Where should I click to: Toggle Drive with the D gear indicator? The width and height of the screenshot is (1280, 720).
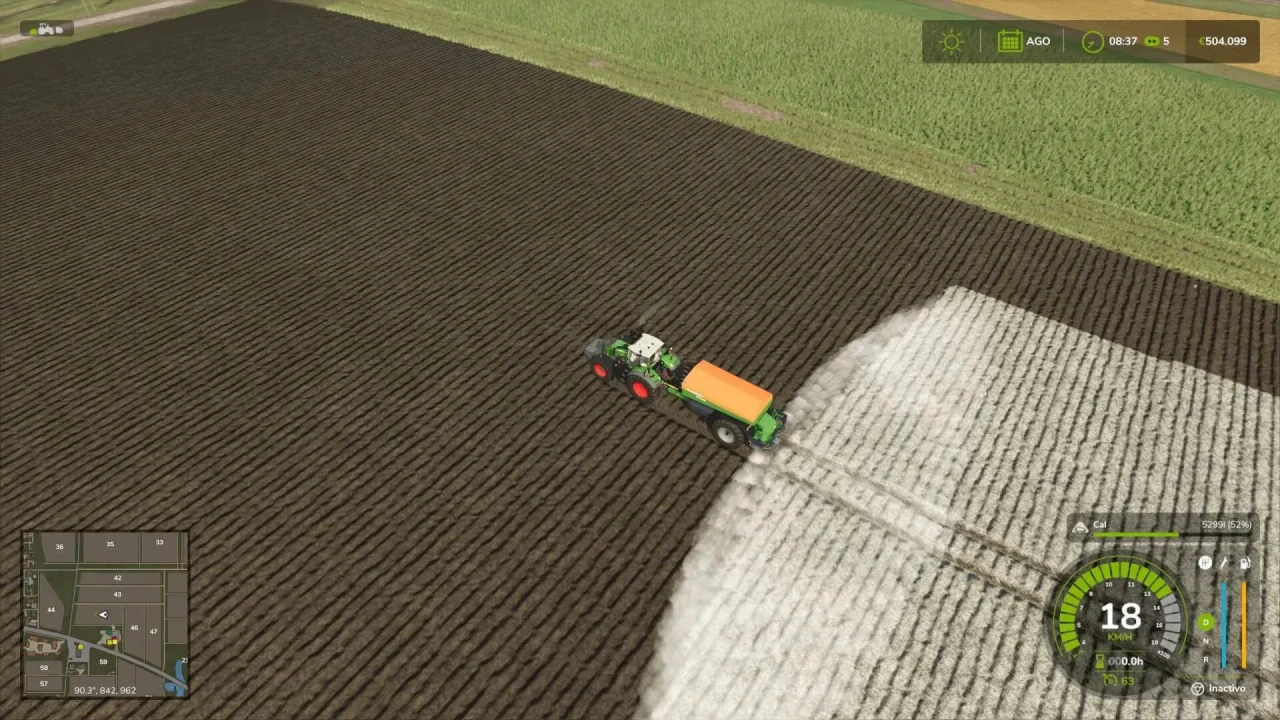coord(1205,622)
